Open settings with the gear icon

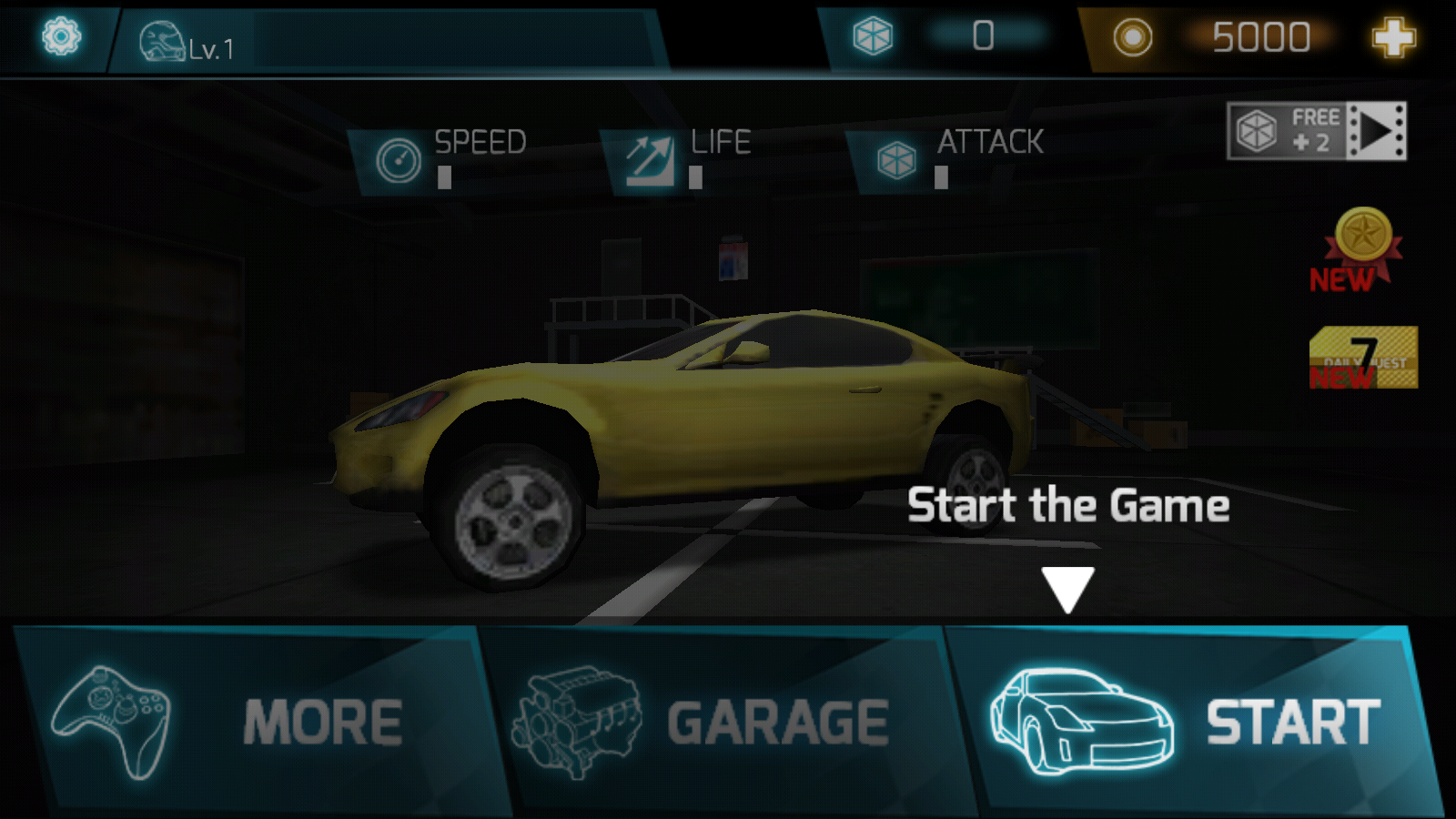pos(61,37)
